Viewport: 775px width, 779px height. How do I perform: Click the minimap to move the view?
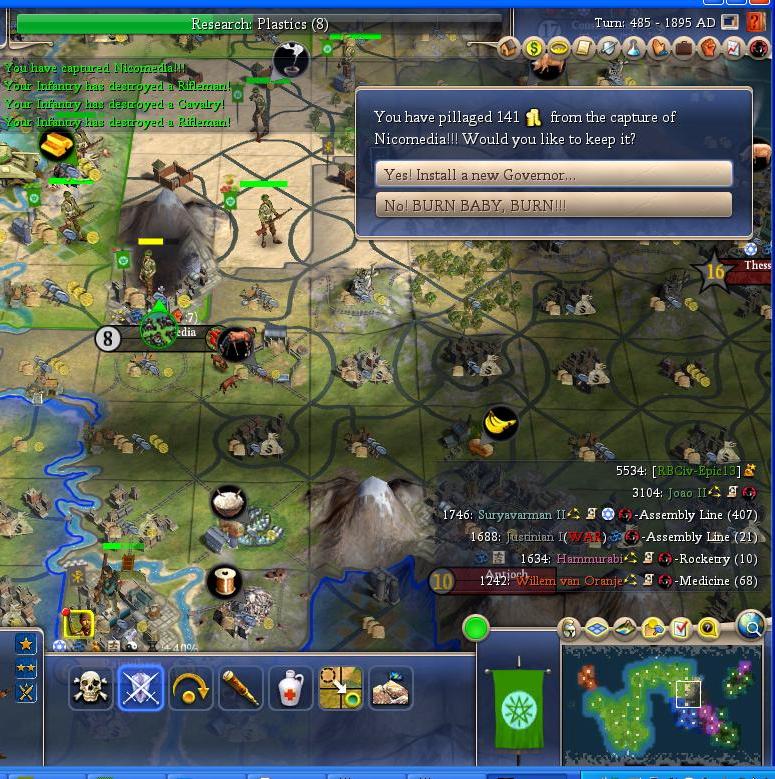click(665, 705)
